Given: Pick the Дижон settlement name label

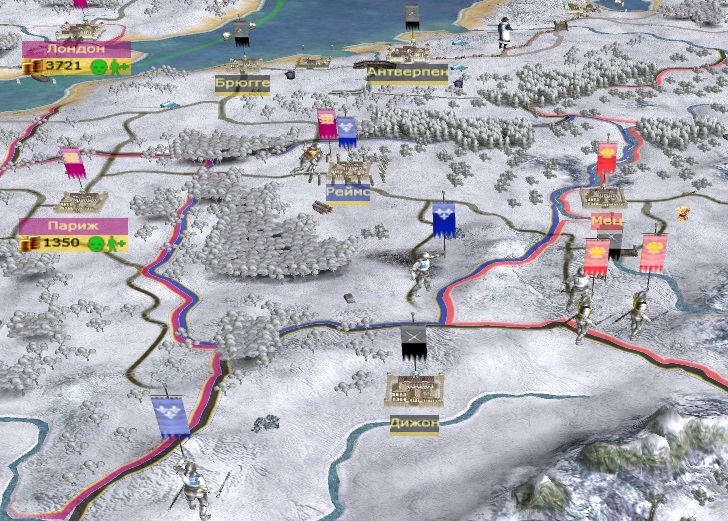Looking at the screenshot, I should [414, 424].
